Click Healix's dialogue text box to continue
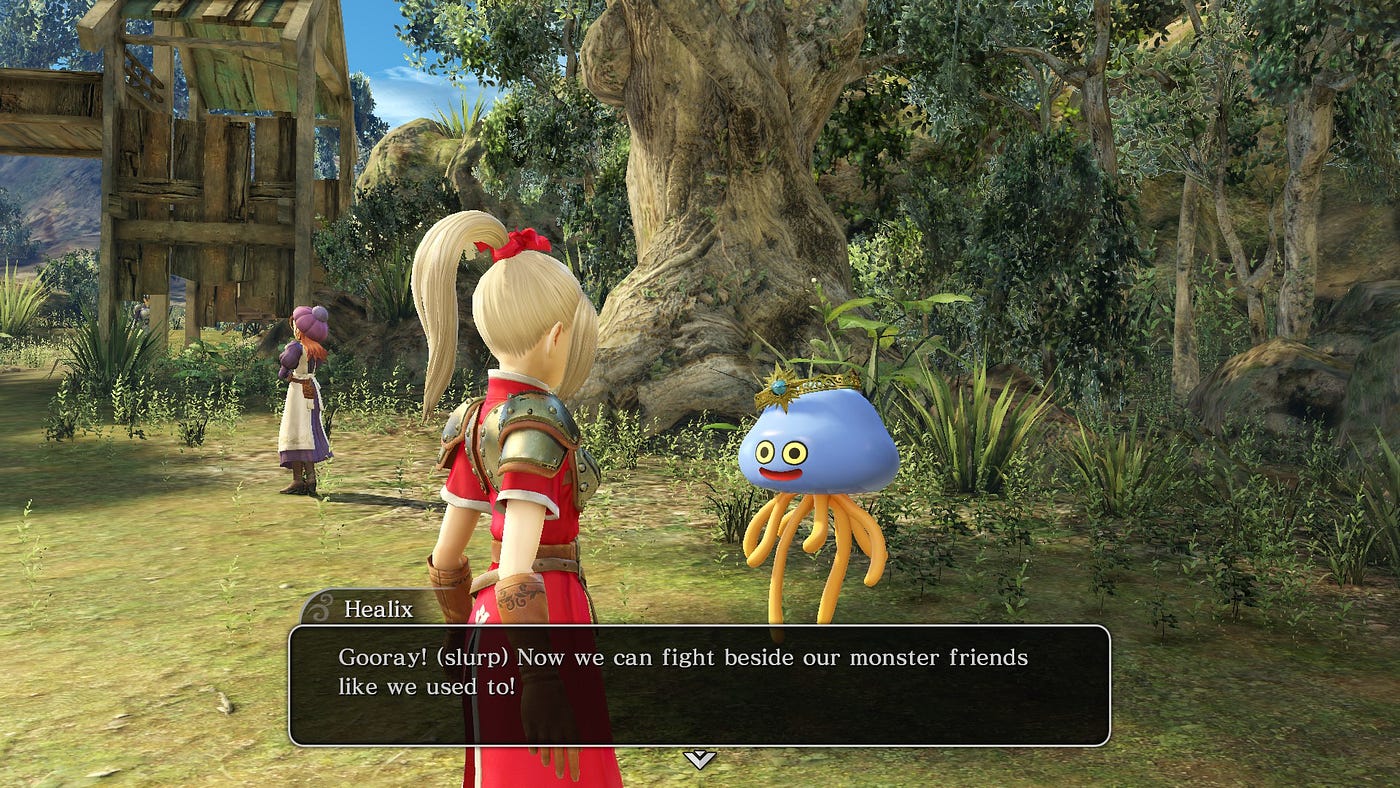The height and width of the screenshot is (788, 1400). pyautogui.click(x=699, y=685)
